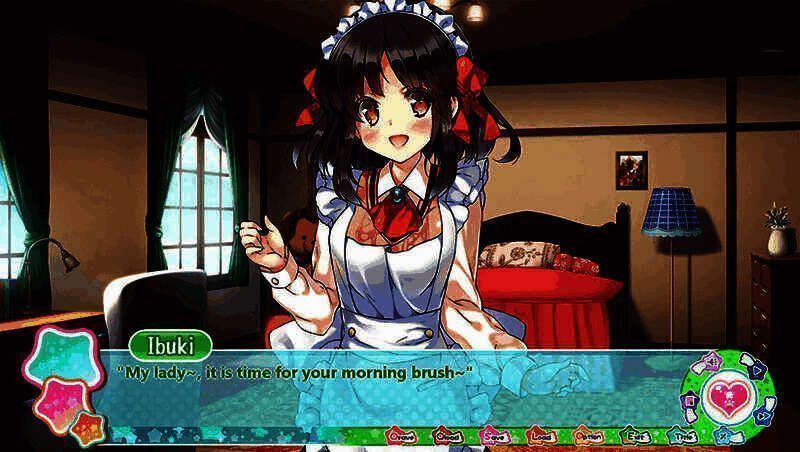Click the Qsave quick save button
The image size is (800, 452).
pos(401,435)
